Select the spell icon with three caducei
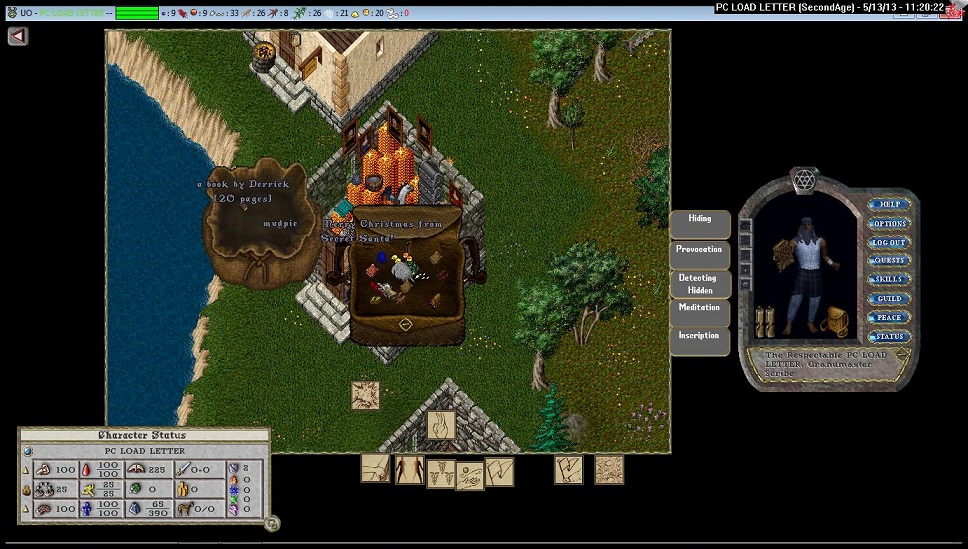The height and width of the screenshot is (549, 968). coord(441,473)
